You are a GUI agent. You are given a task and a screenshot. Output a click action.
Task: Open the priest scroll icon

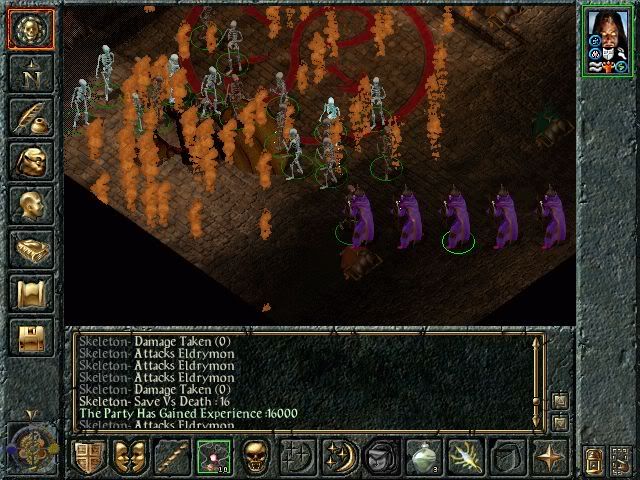31,294
